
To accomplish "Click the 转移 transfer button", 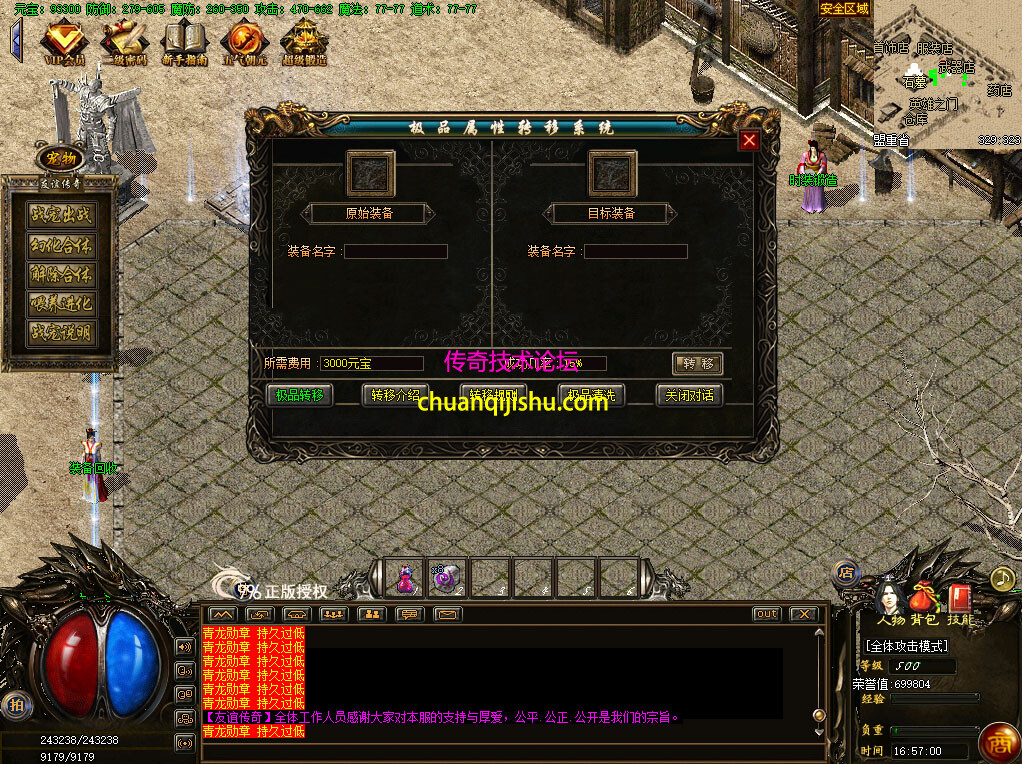I will coord(697,364).
